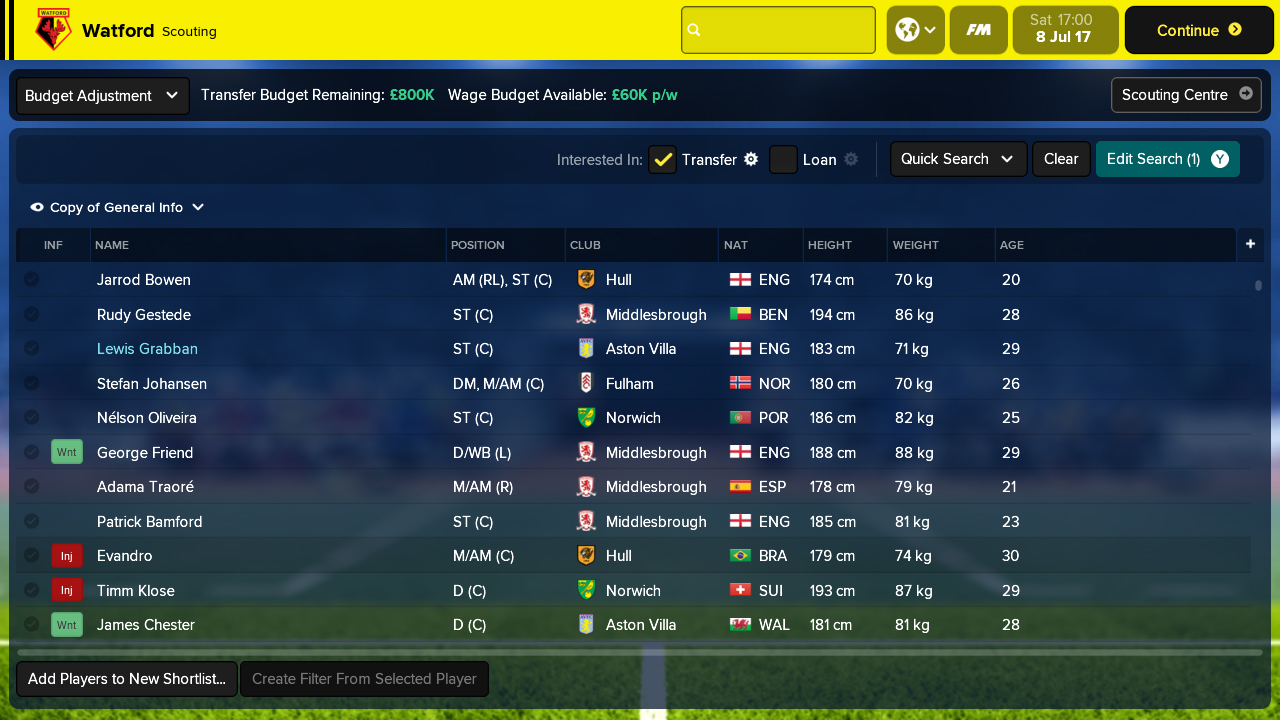Click the plus icon to add columns

coord(1250,244)
